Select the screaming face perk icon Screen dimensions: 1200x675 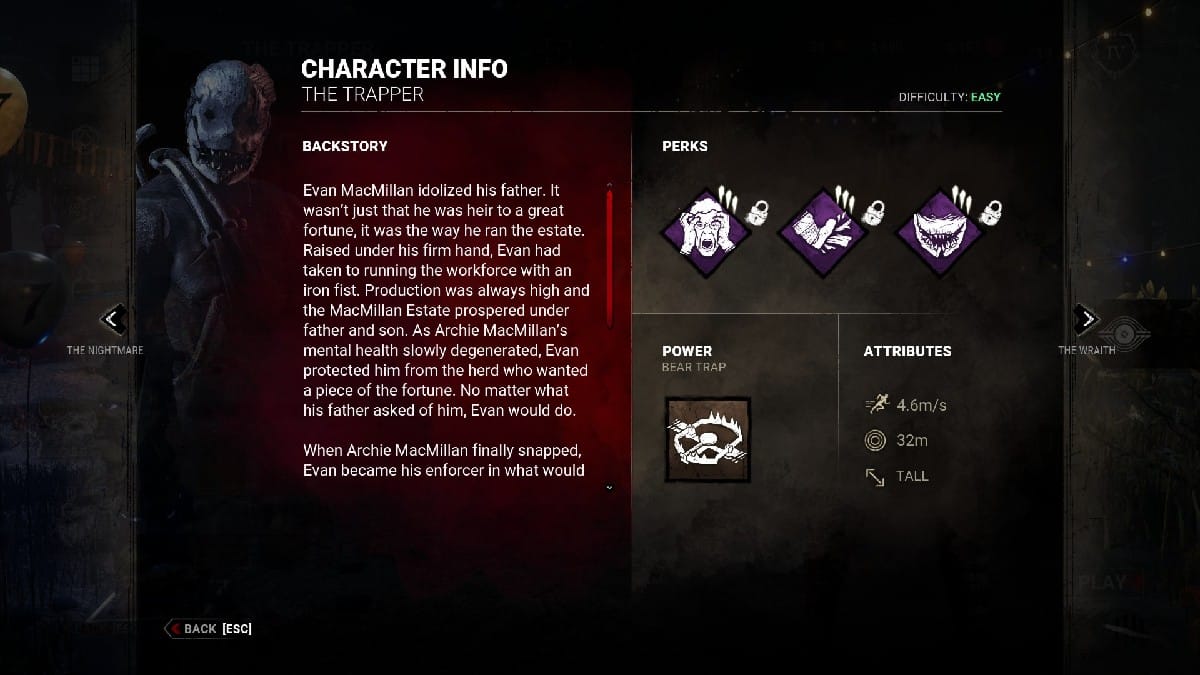coord(707,232)
